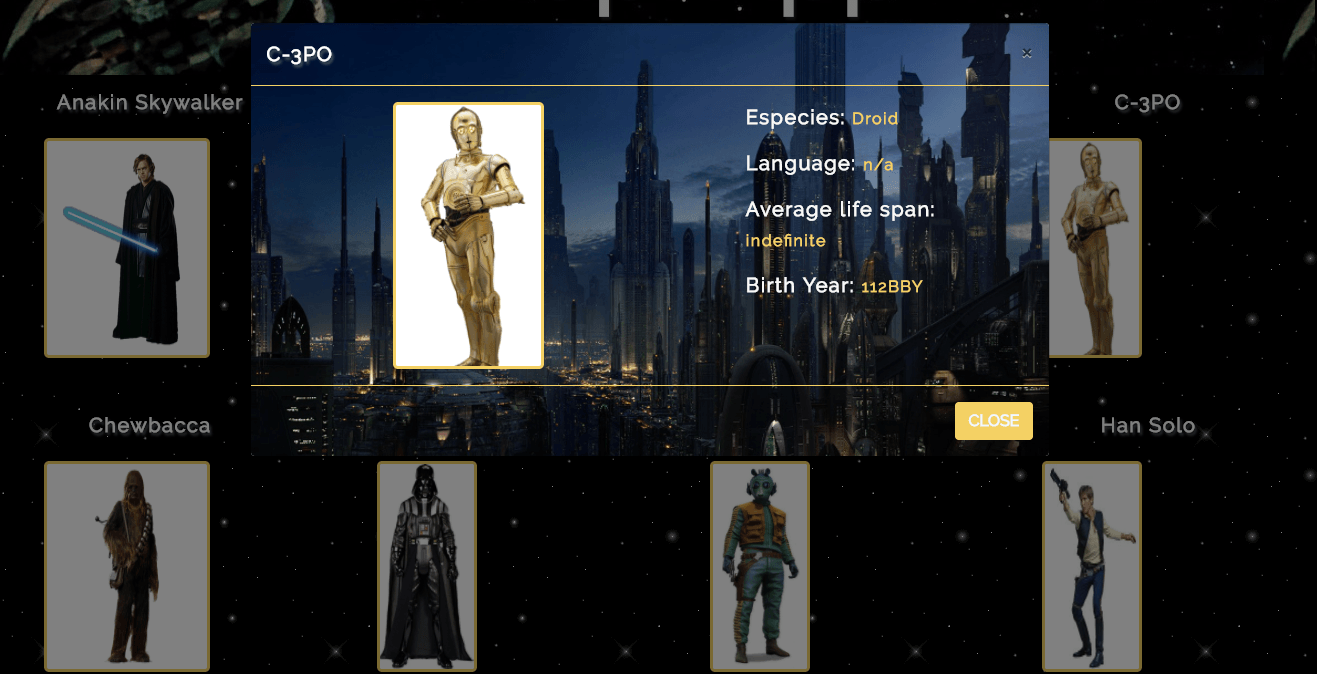The height and width of the screenshot is (674, 1317).
Task: Open the Darth Vader character card
Action: click(427, 566)
